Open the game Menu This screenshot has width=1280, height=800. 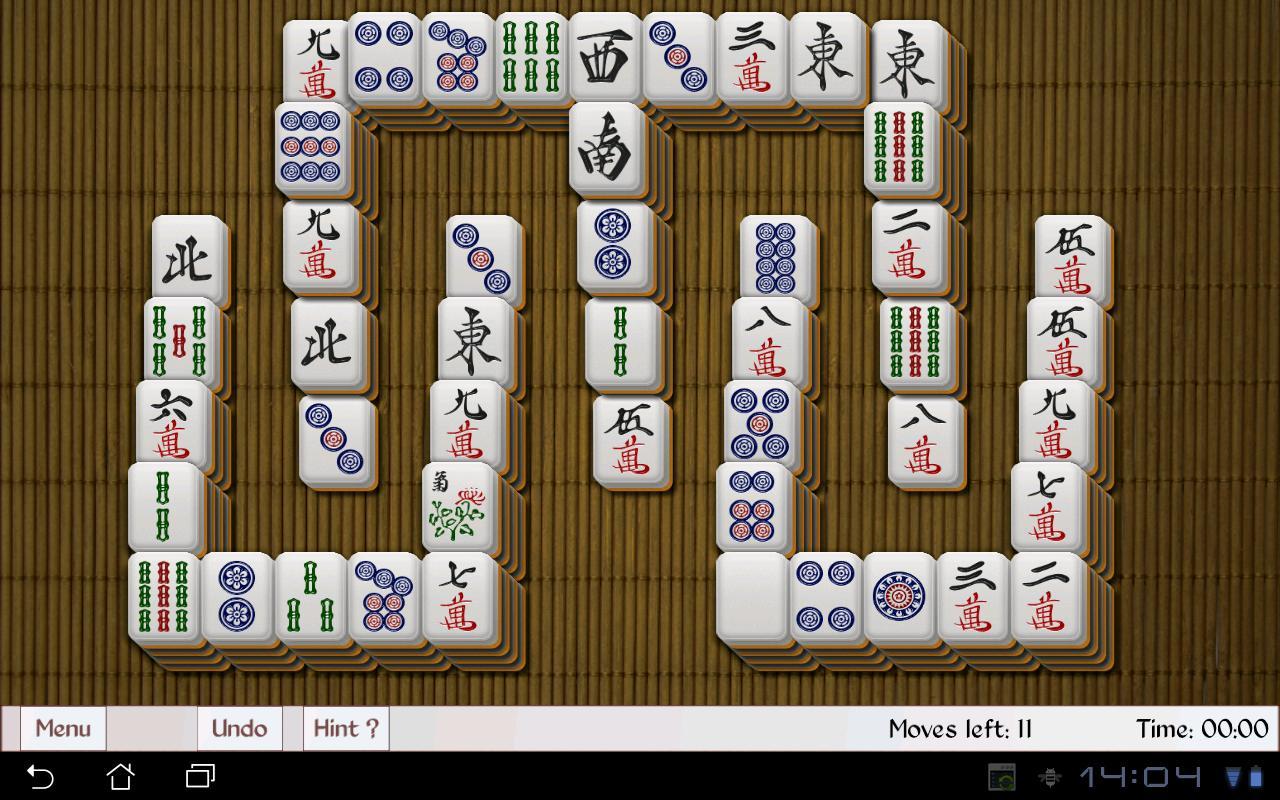(x=62, y=728)
